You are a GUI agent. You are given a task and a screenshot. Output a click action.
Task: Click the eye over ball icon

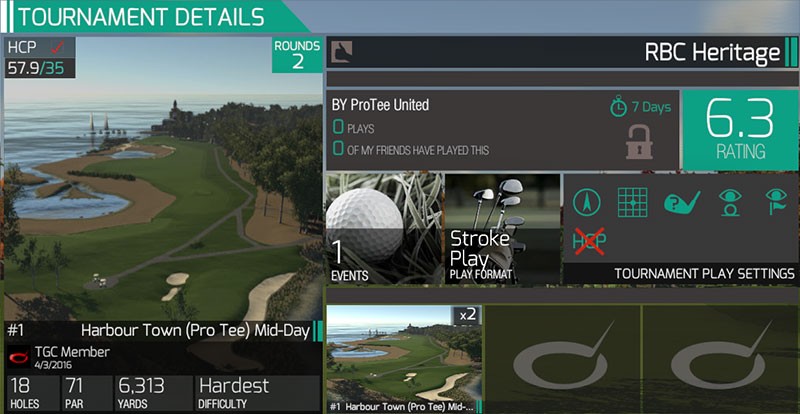[730, 203]
